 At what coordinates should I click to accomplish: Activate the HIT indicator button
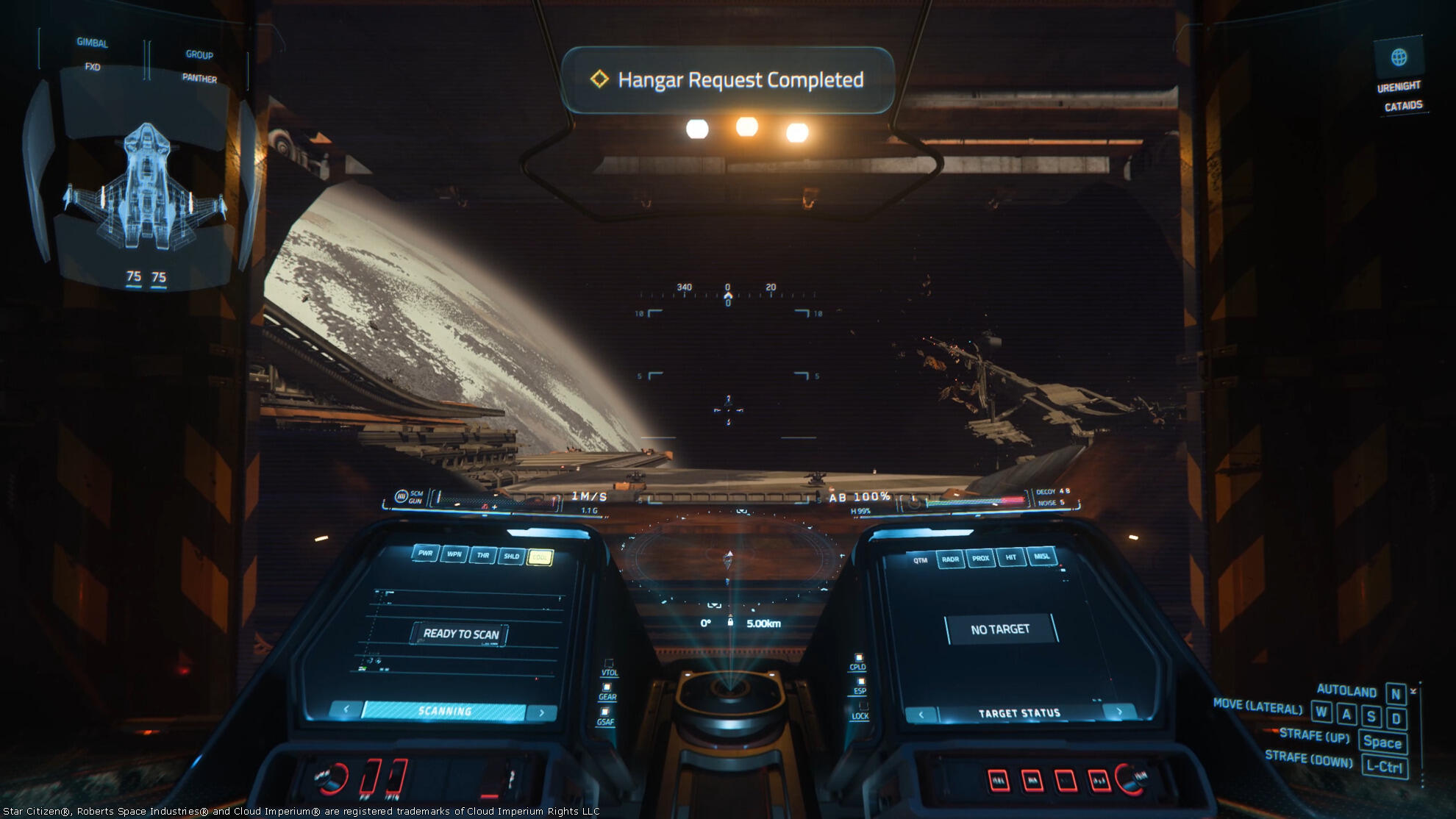click(1011, 557)
